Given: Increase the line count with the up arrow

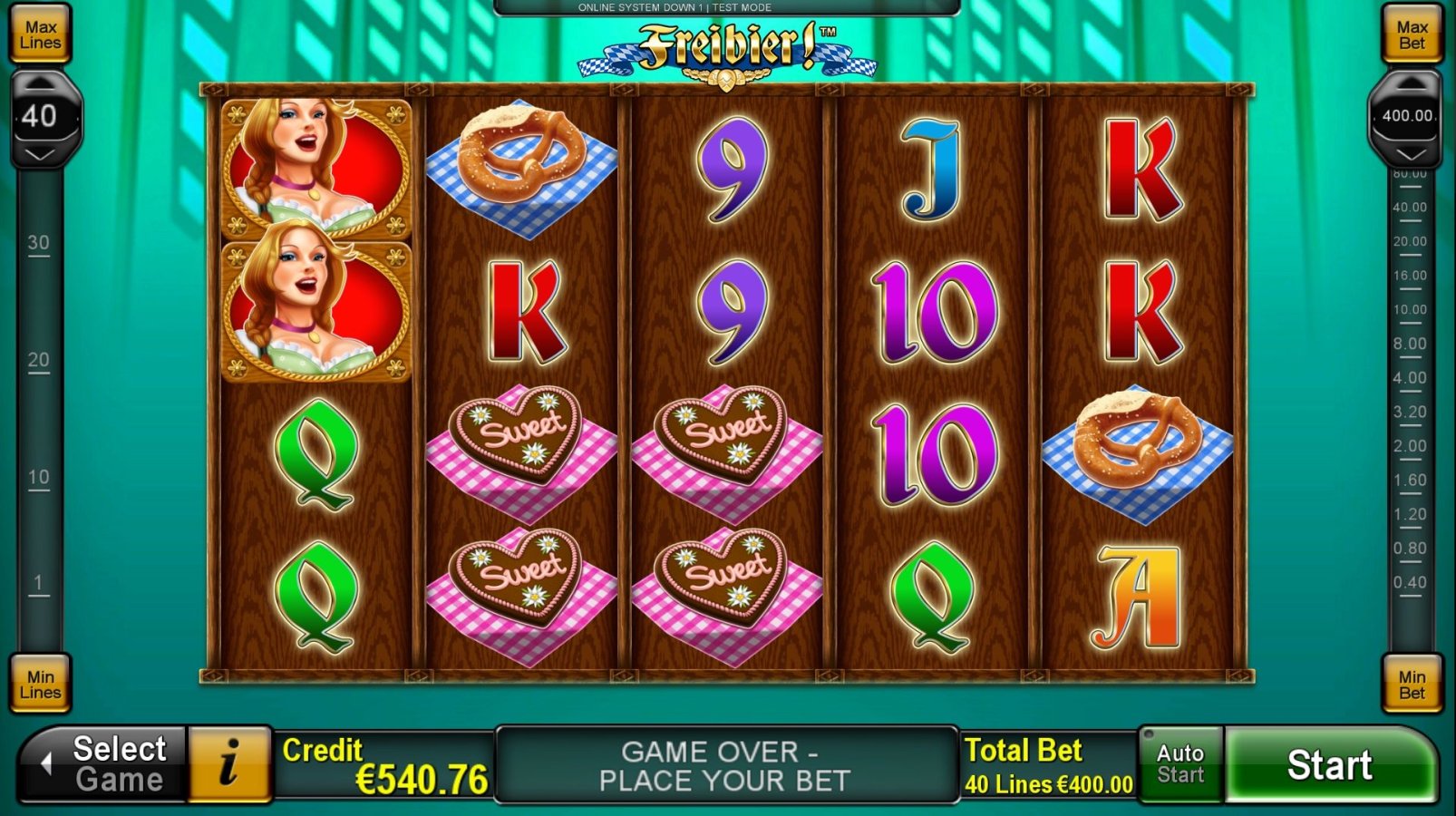Looking at the screenshot, I should [40, 84].
